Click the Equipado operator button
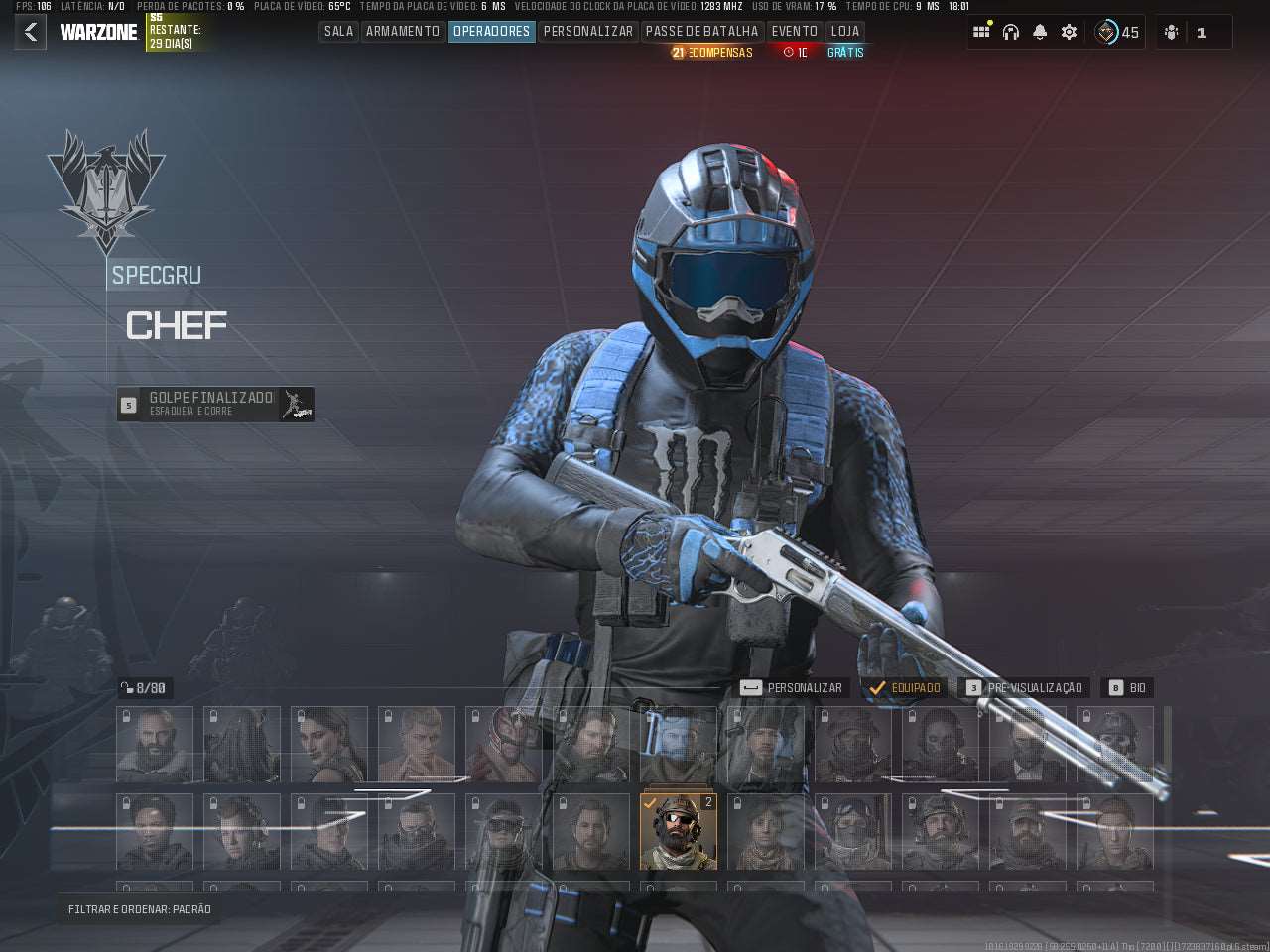The width and height of the screenshot is (1270, 952). [x=905, y=687]
